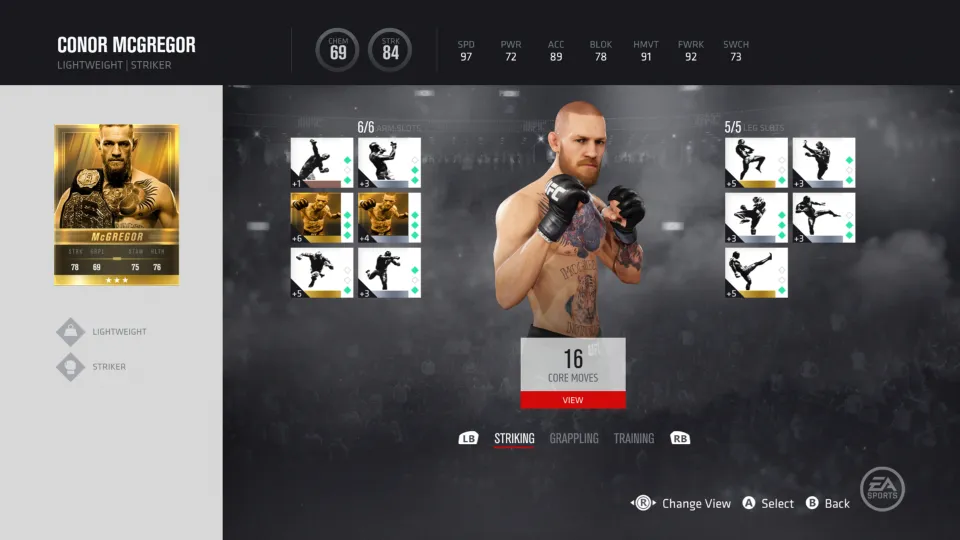Select the gold +4 punch move card
This screenshot has width=960, height=540.
[389, 218]
